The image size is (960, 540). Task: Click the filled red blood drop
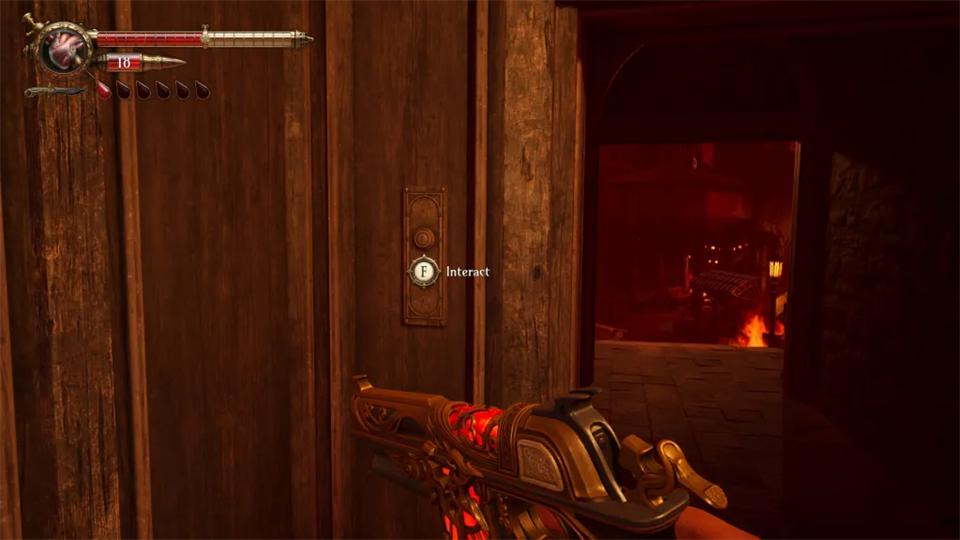point(103,89)
